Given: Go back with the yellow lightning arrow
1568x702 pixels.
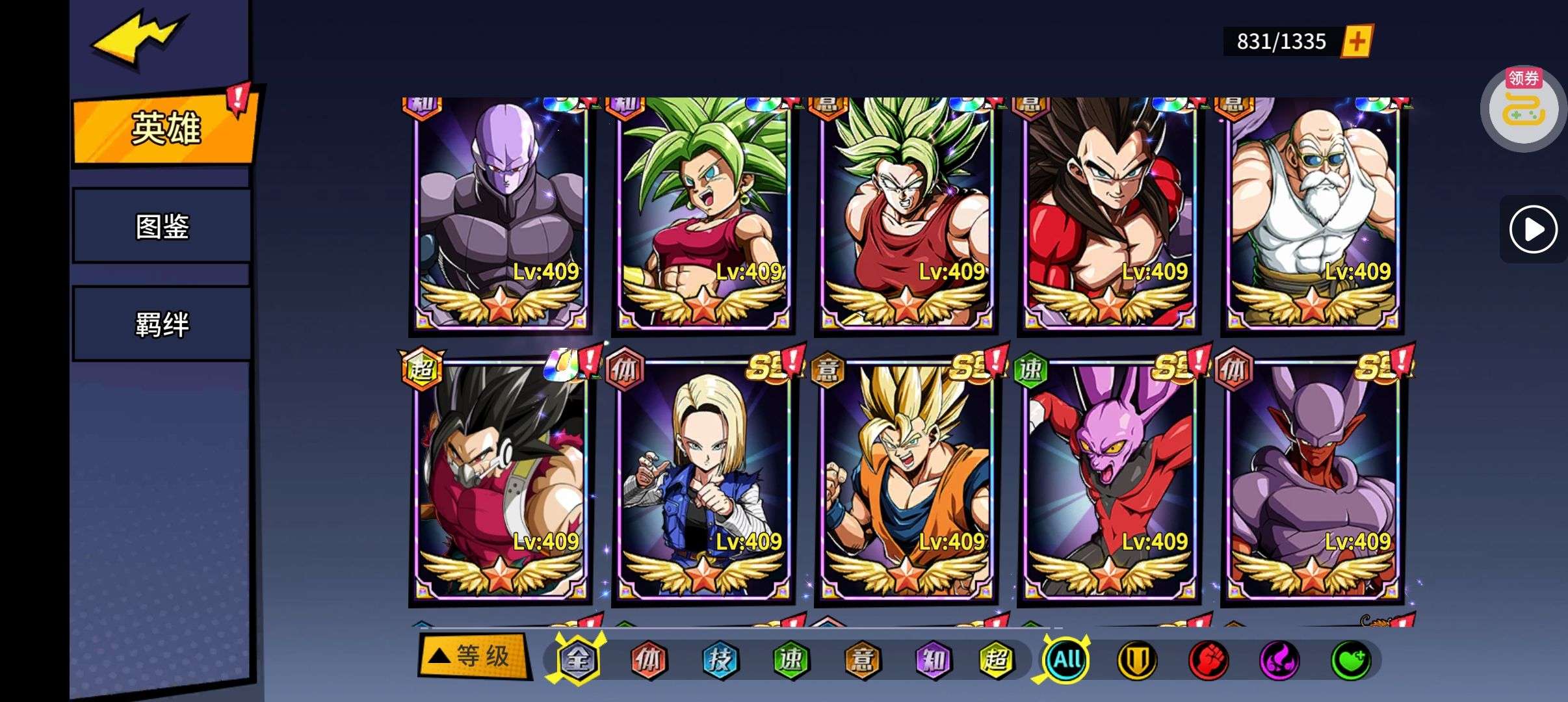Looking at the screenshot, I should [138, 40].
